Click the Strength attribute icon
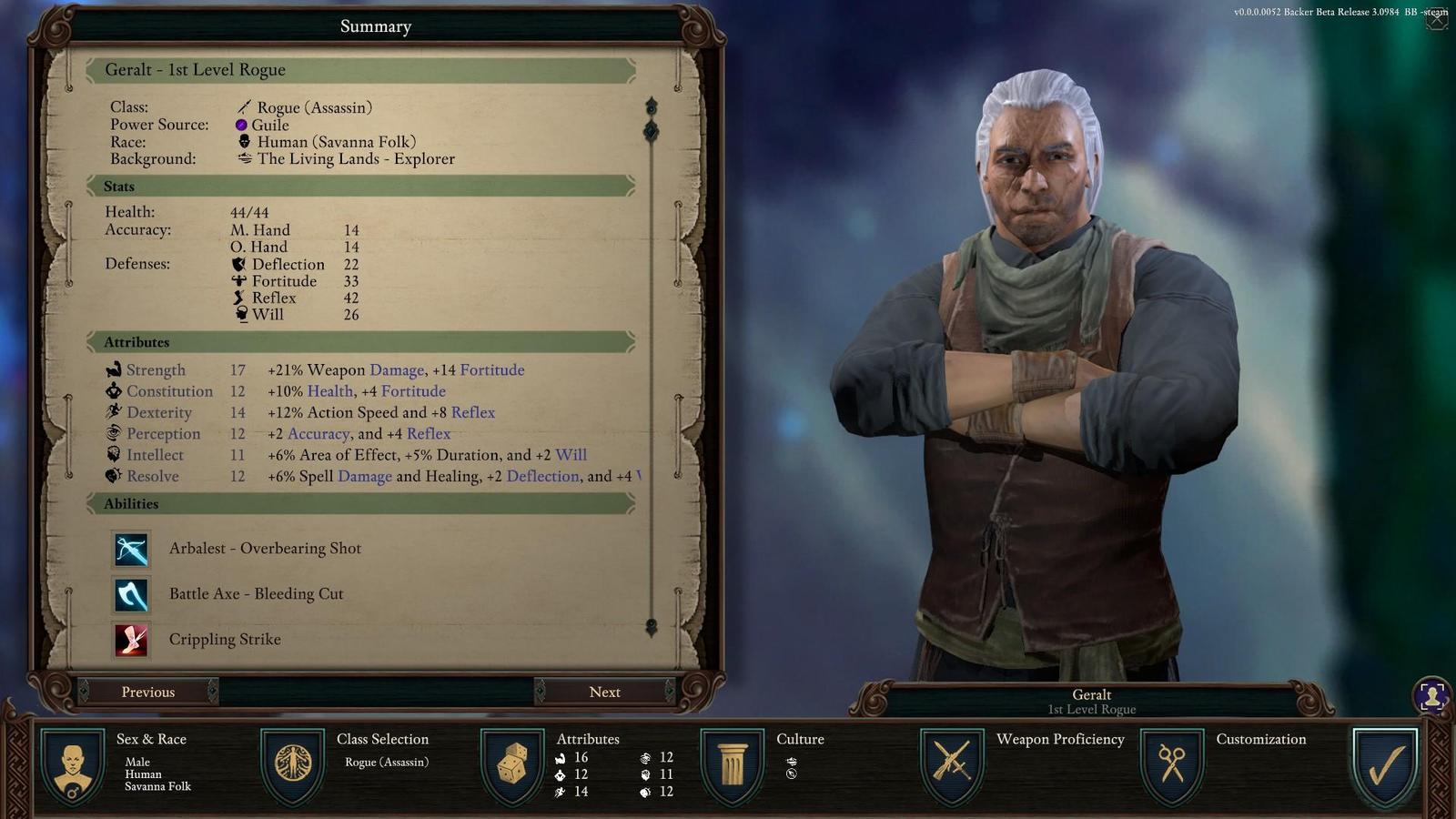The height and width of the screenshot is (819, 1456). tap(113, 369)
